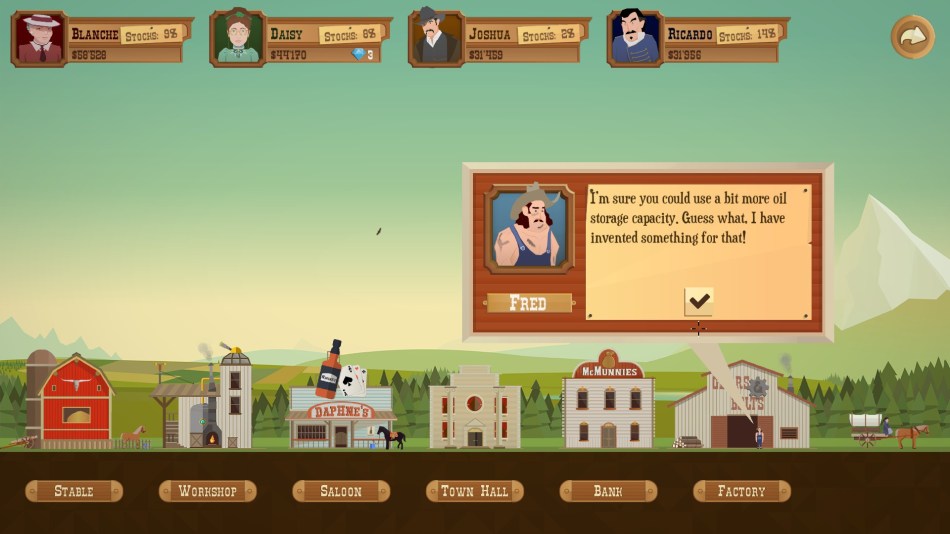The width and height of the screenshot is (950, 534).
Task: Open the Bank
Action: [608, 491]
